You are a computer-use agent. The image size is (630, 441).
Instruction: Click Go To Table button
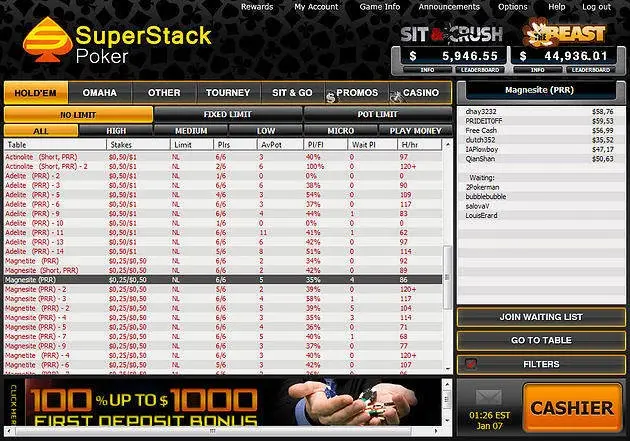(x=541, y=341)
